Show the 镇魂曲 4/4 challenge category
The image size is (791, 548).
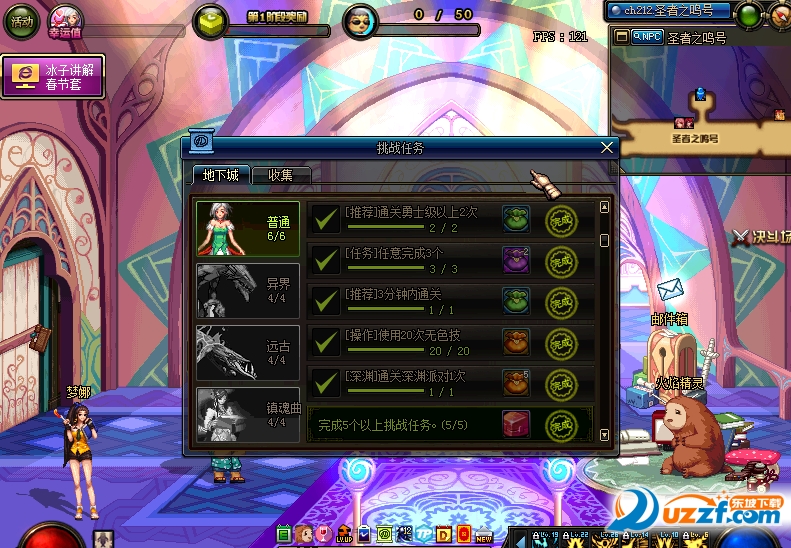click(248, 413)
